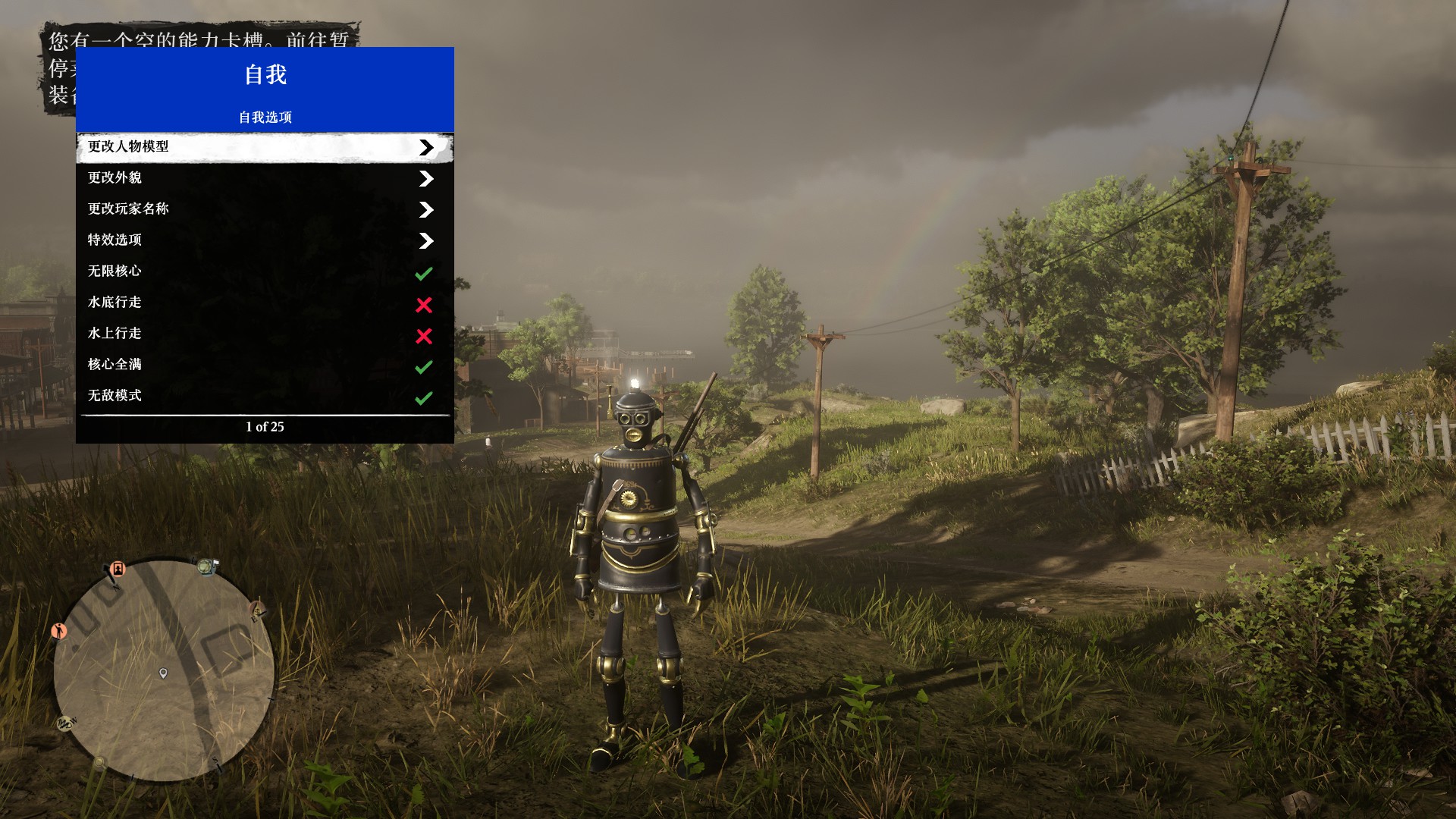Choose 更改玩家名称 option
1456x819 pixels.
[265, 209]
